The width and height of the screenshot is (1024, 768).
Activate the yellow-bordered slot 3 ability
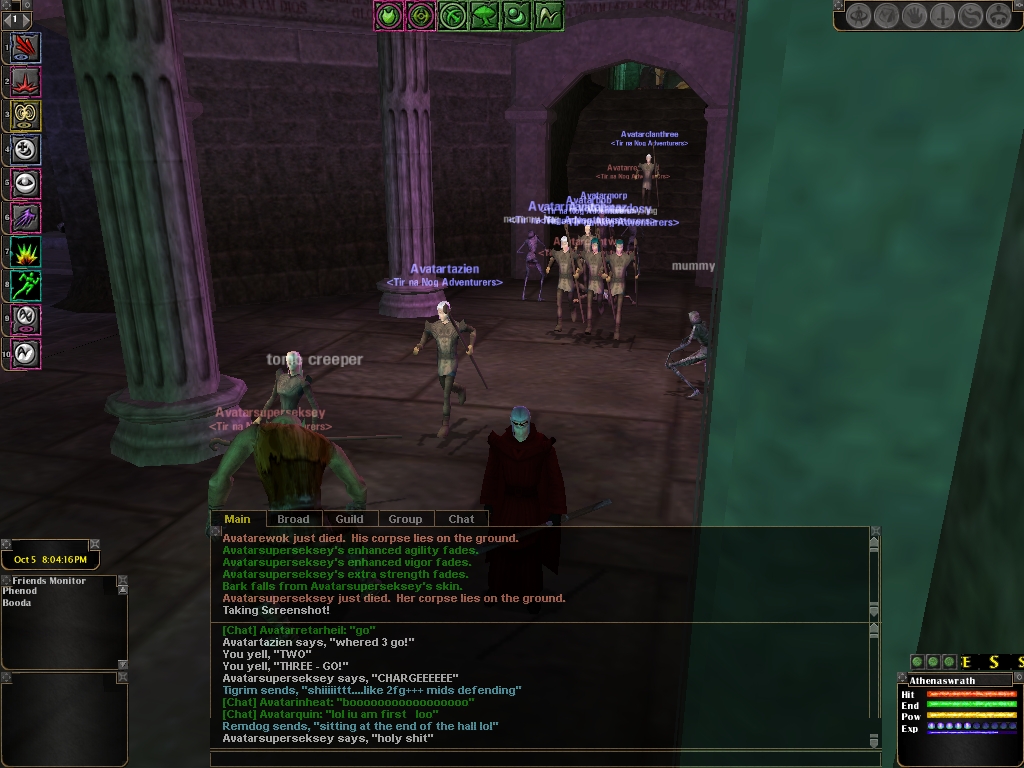point(26,115)
